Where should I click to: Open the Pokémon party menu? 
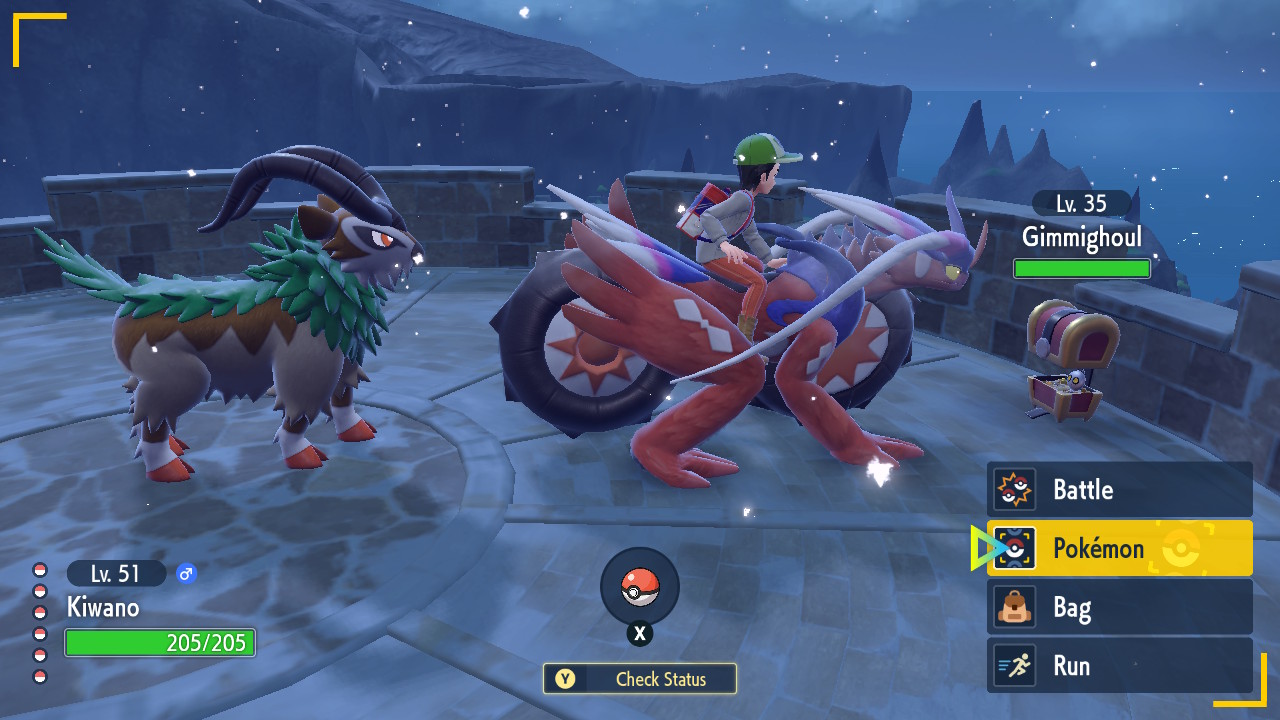pyautogui.click(x=1119, y=548)
